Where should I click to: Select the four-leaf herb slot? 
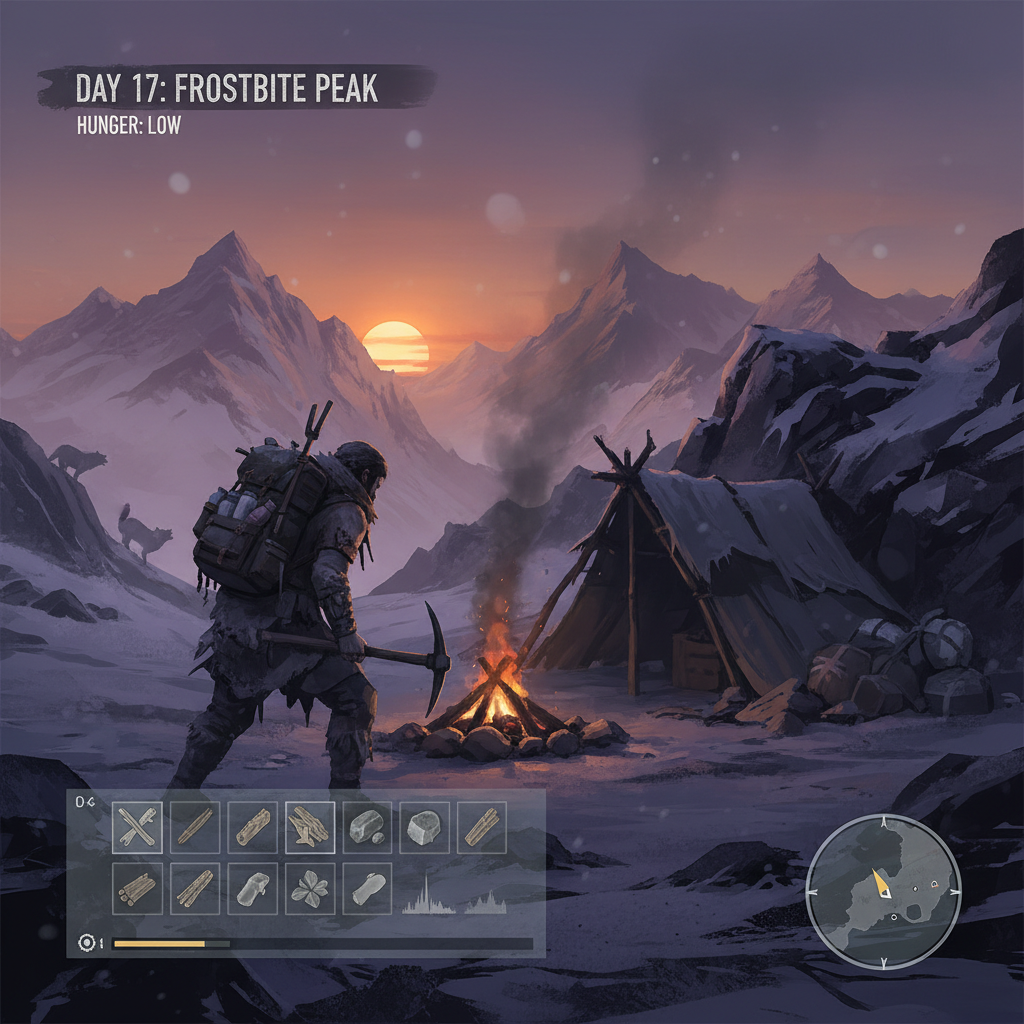tap(310, 887)
